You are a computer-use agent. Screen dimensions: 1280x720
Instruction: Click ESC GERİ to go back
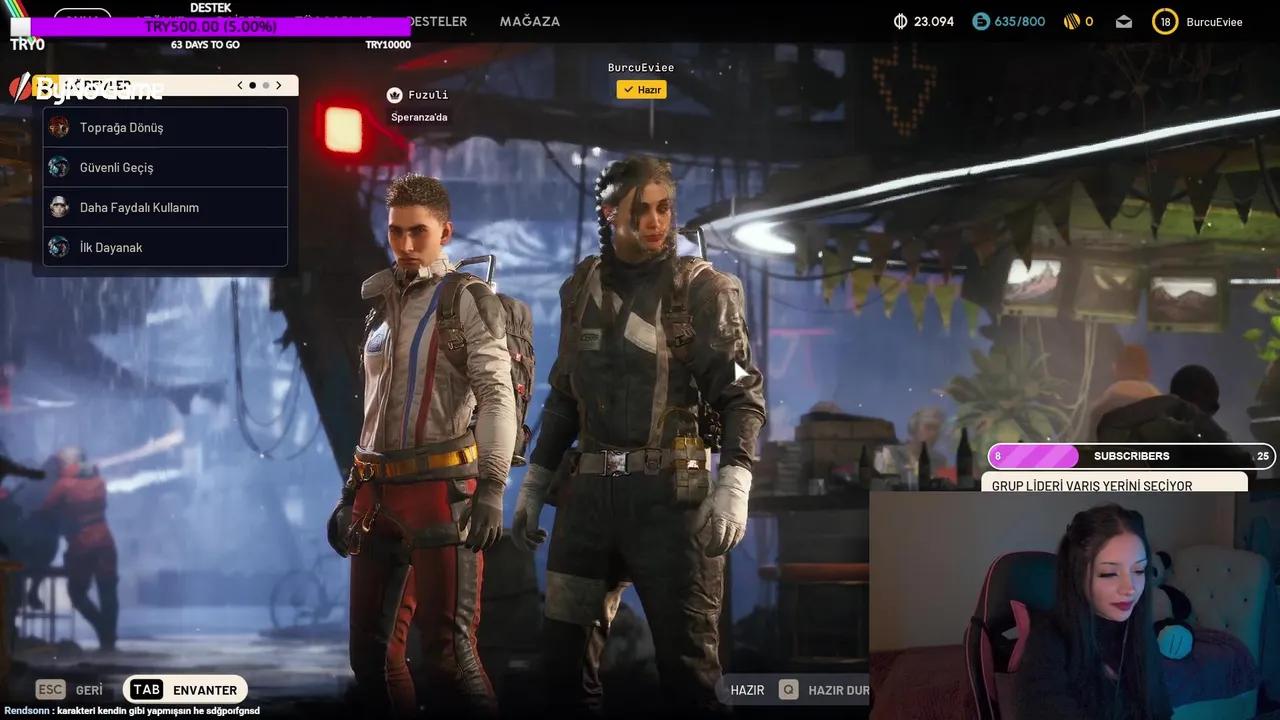69,689
